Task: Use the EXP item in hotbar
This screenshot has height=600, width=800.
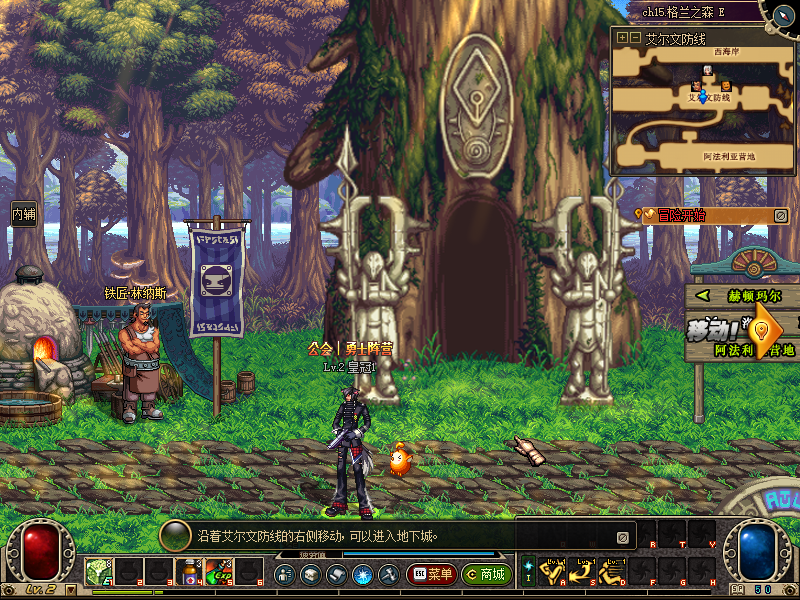Action: coord(219,572)
